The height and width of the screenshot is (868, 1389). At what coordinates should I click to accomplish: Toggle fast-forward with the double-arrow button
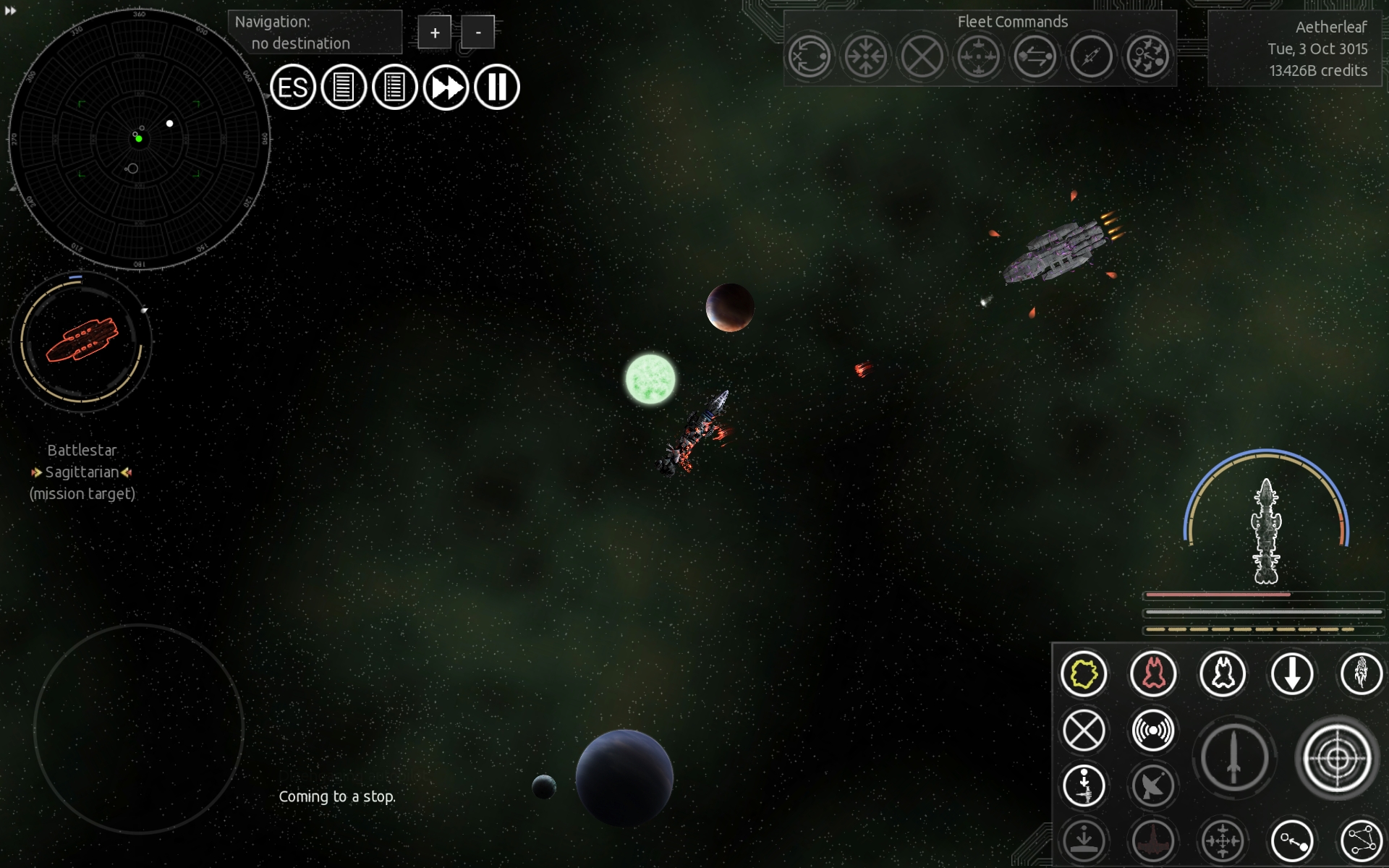click(x=446, y=88)
